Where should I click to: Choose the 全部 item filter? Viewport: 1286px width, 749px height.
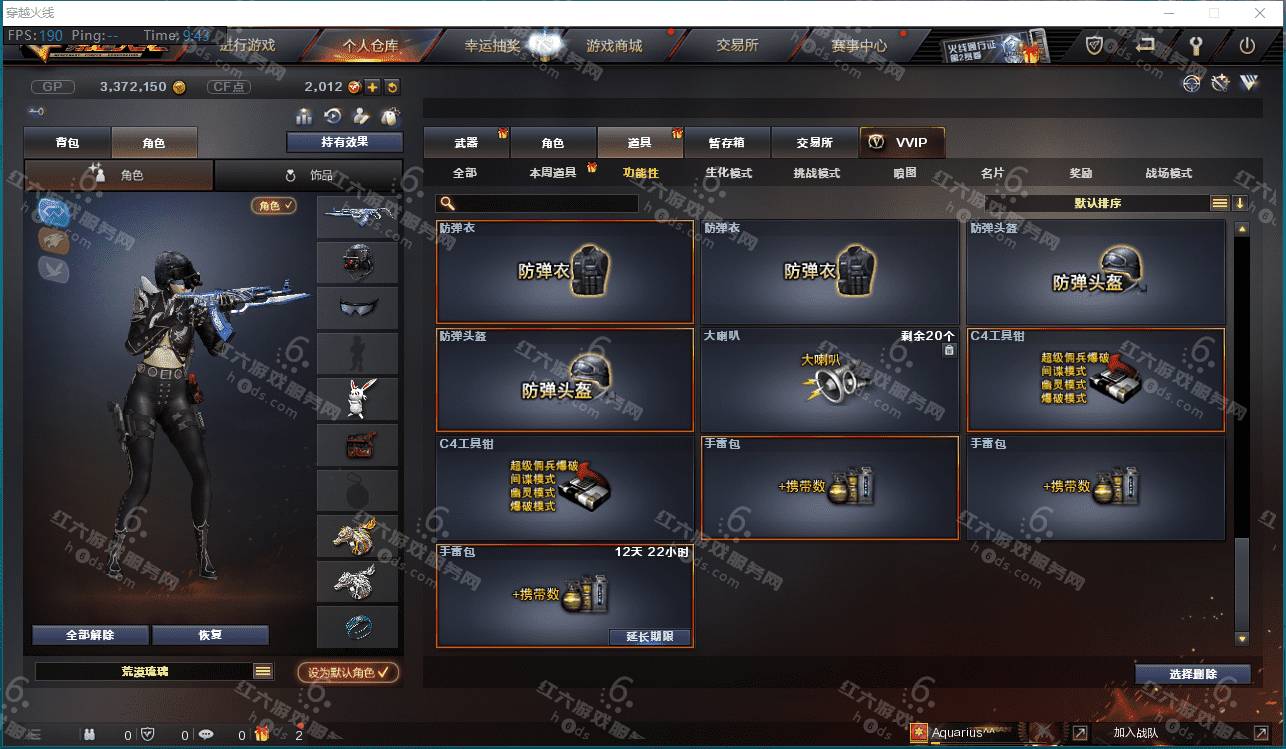click(465, 173)
